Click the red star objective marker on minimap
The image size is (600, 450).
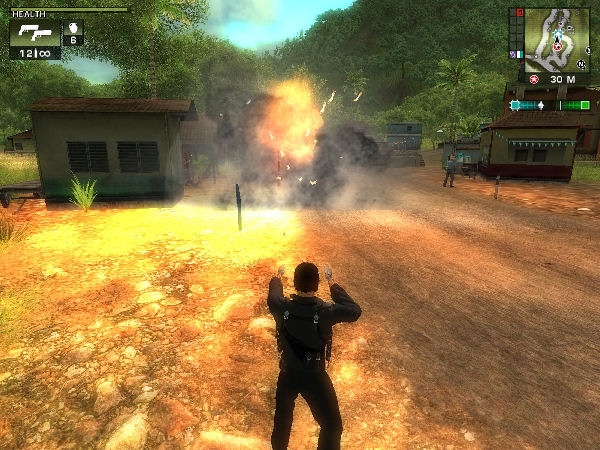click(557, 47)
